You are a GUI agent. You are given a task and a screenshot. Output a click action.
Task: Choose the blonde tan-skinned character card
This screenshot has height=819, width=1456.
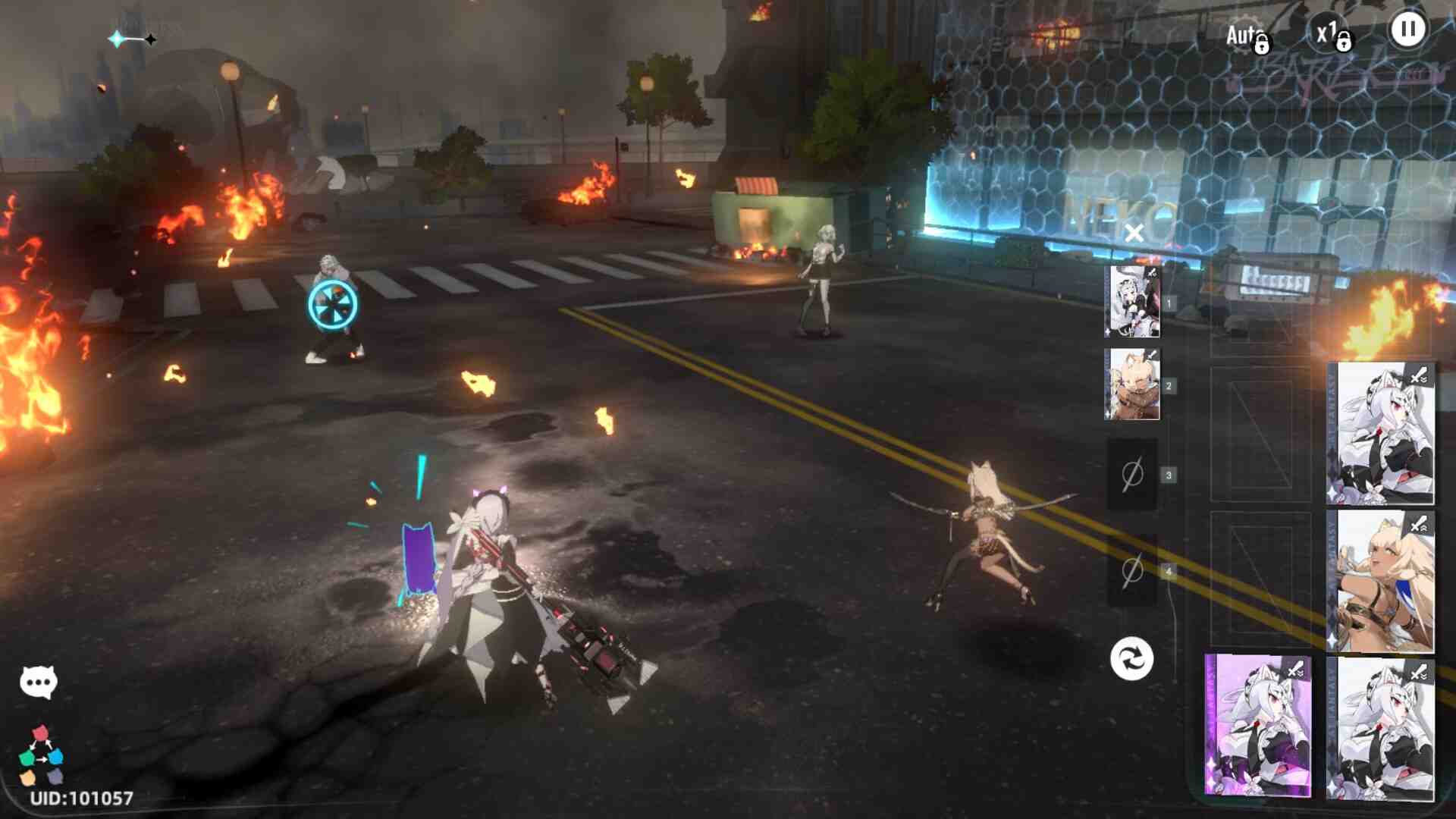tap(1382, 582)
